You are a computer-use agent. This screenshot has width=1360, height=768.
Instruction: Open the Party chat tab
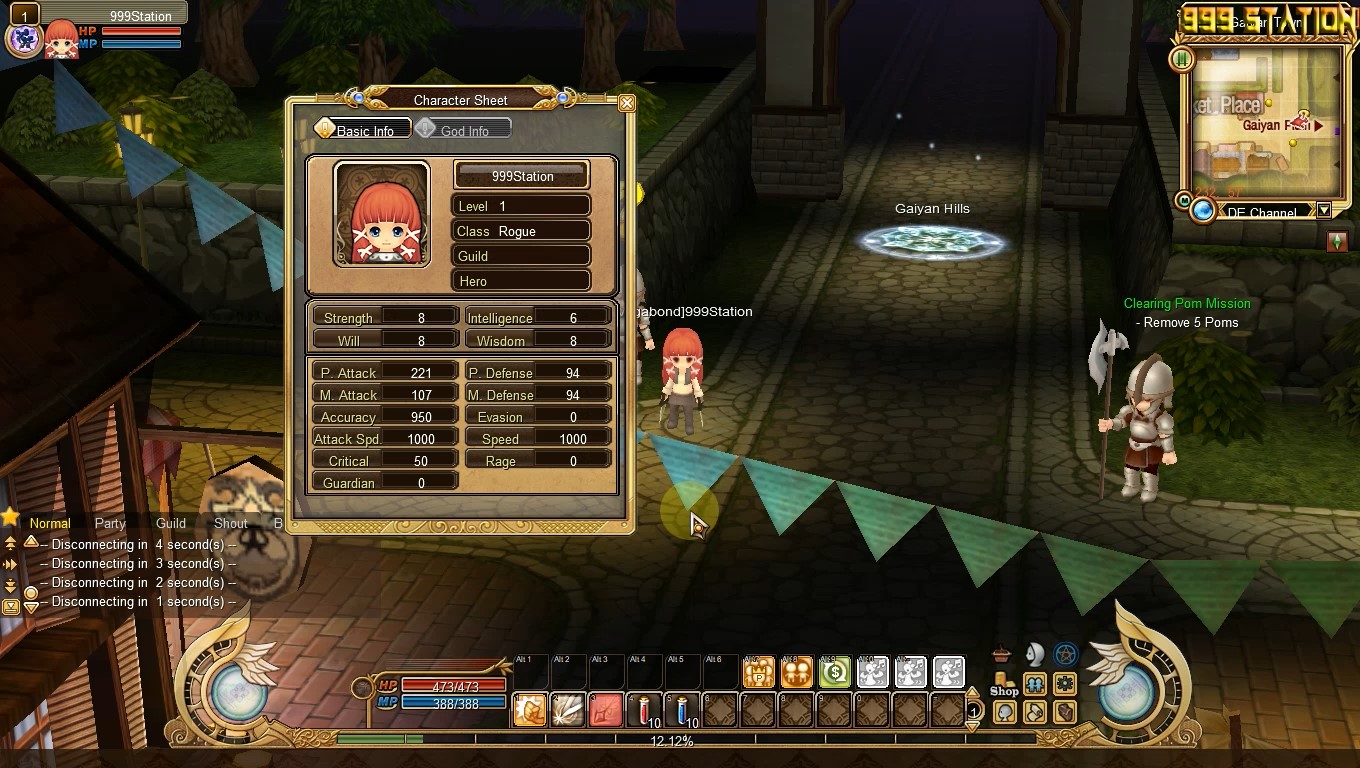pos(110,523)
